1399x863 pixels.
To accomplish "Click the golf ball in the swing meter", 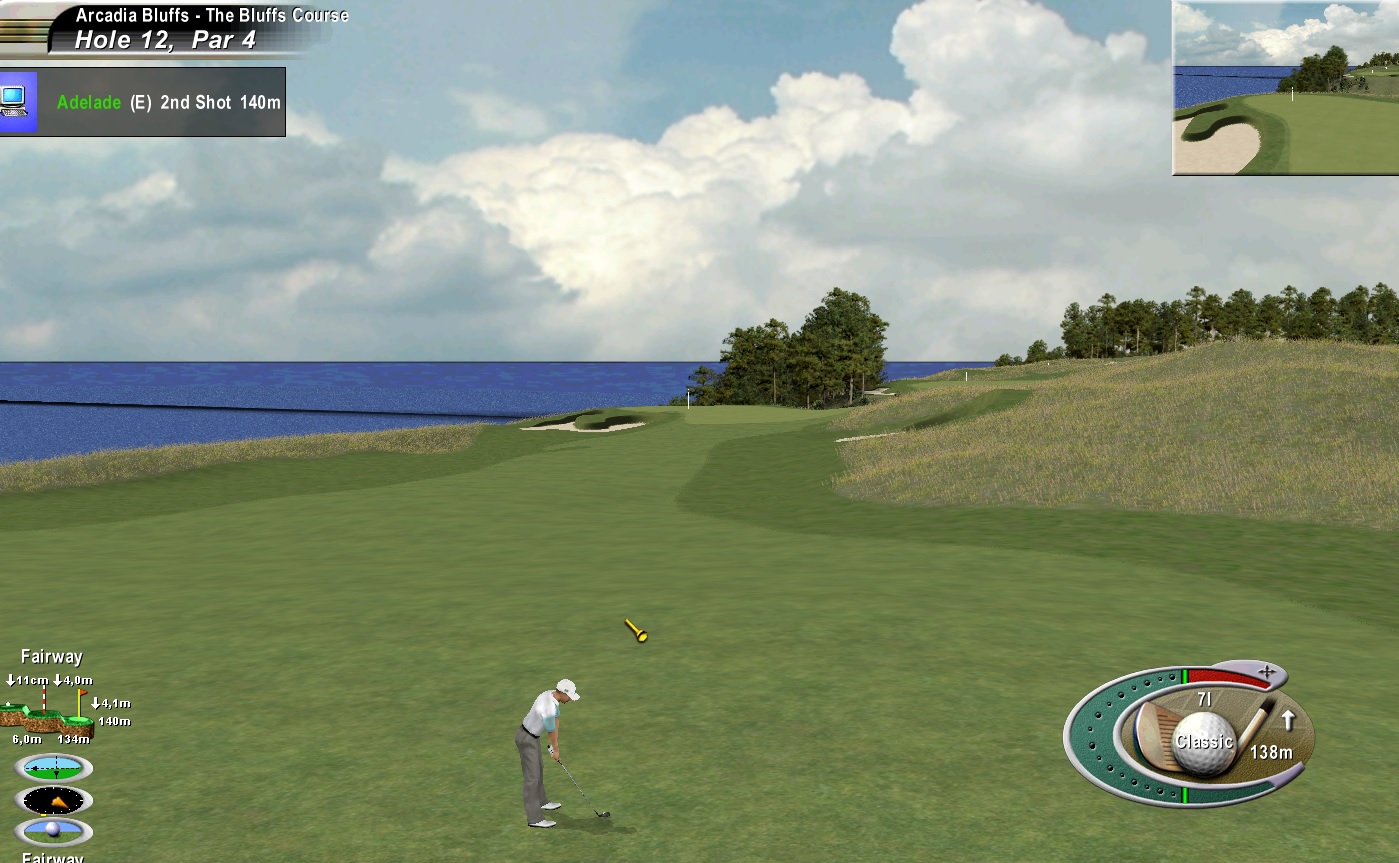I will [1203, 742].
